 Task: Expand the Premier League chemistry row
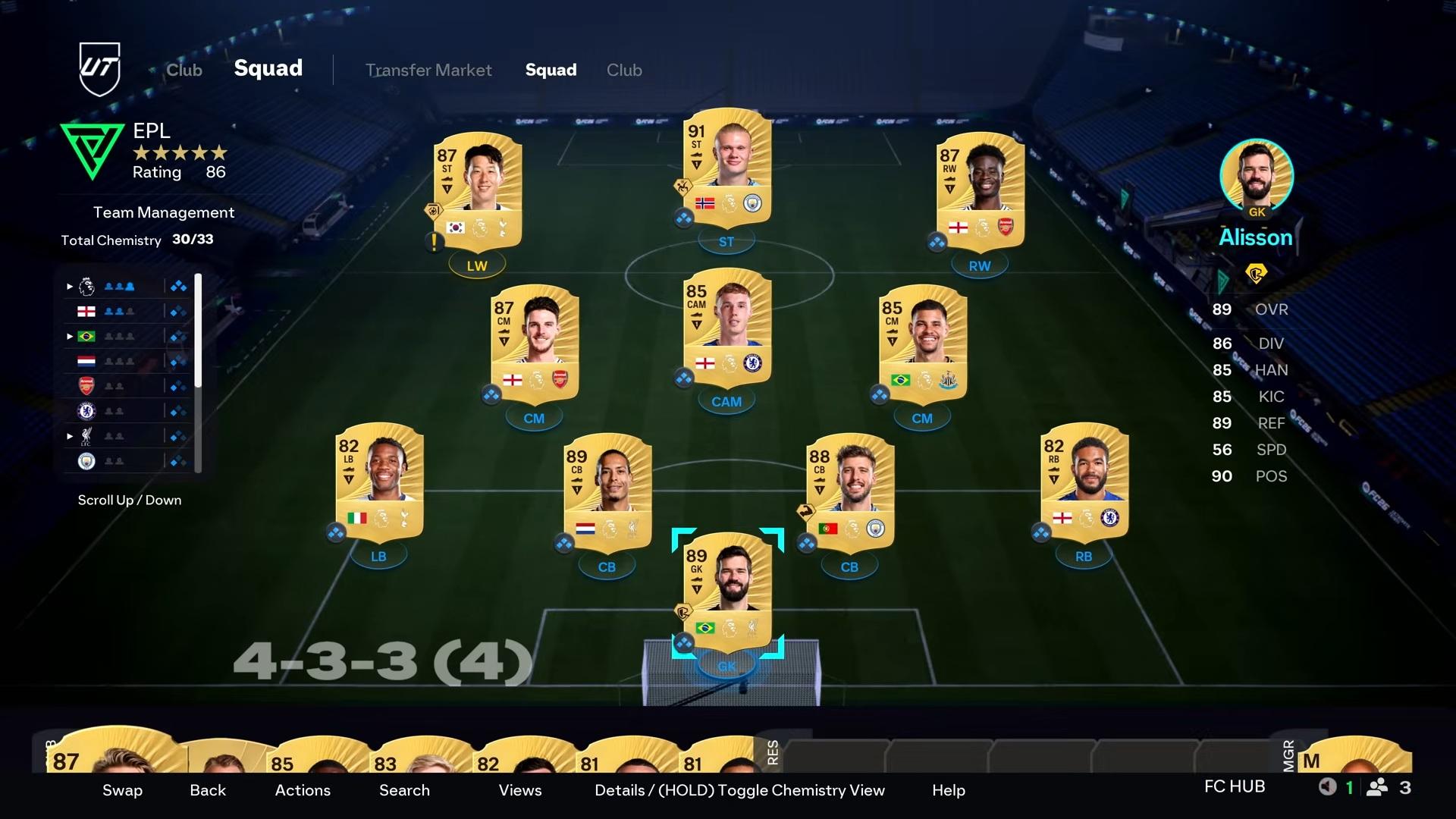coord(70,287)
